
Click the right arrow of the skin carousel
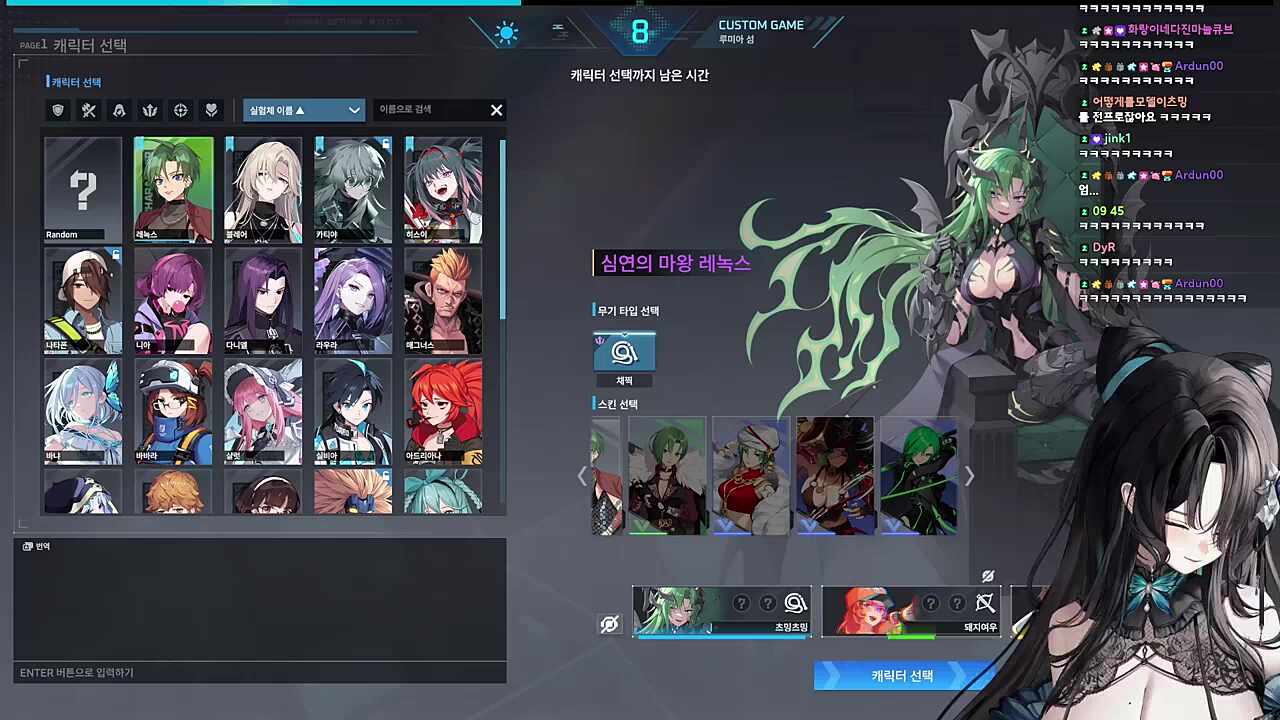pyautogui.click(x=968, y=476)
